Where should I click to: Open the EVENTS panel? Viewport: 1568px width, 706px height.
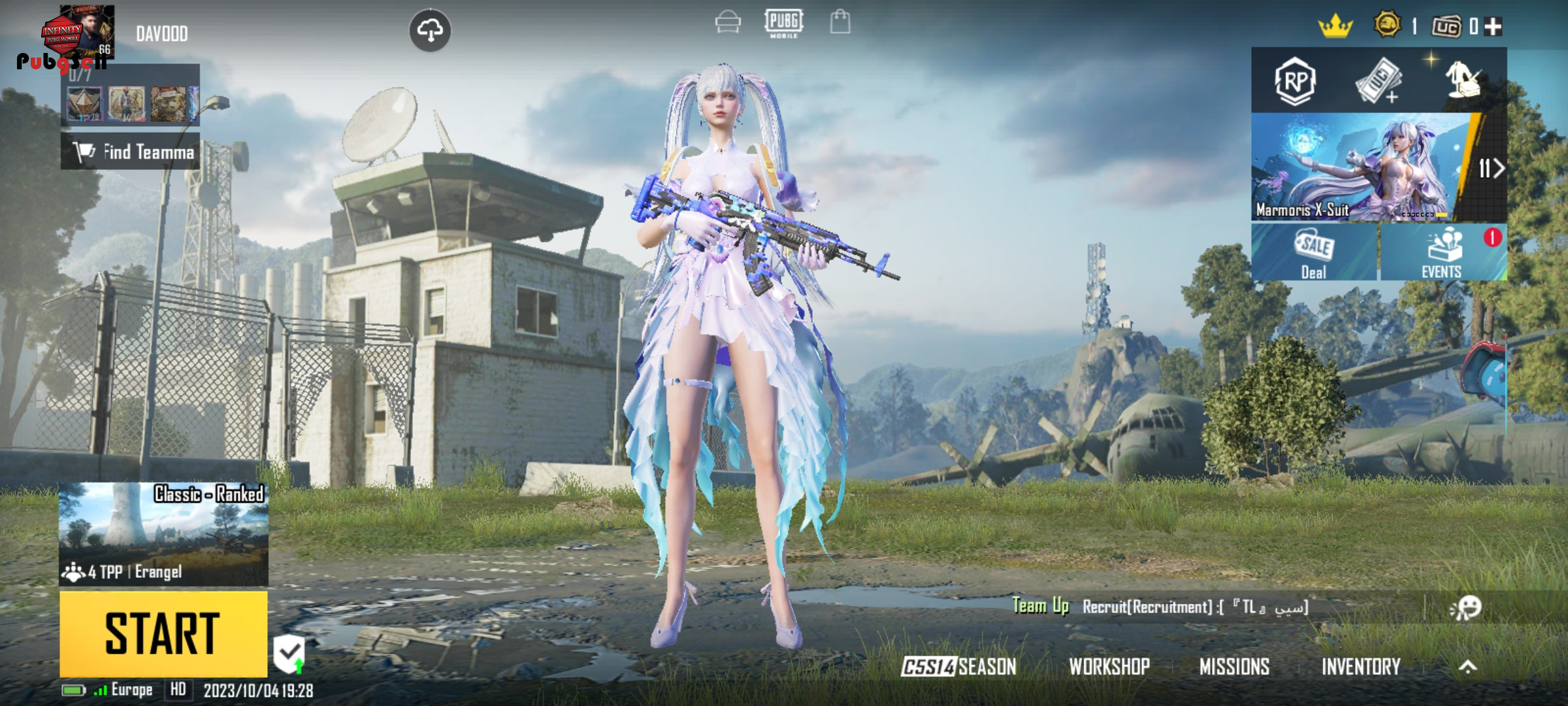pos(1443,252)
